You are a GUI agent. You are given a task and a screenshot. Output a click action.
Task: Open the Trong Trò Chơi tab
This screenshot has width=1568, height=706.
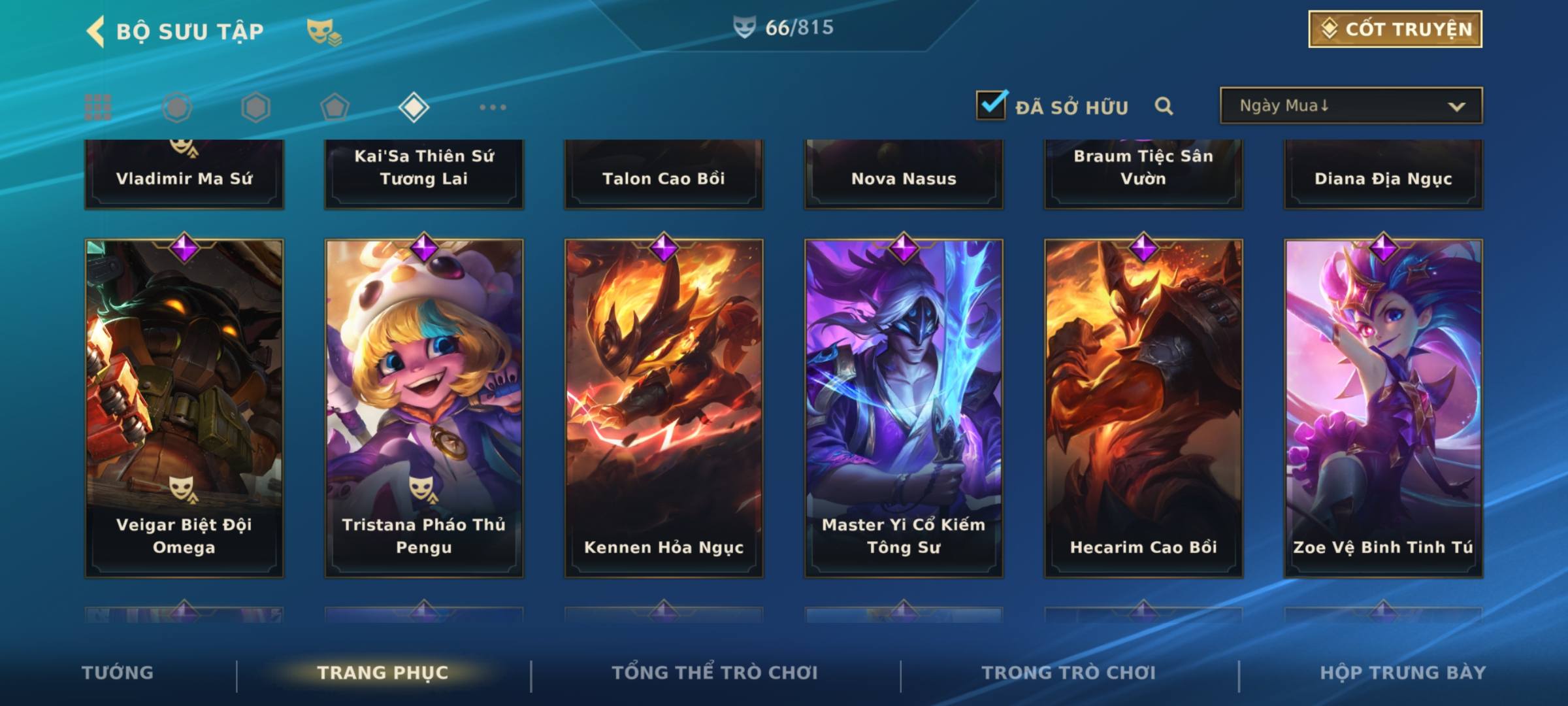pos(1069,673)
